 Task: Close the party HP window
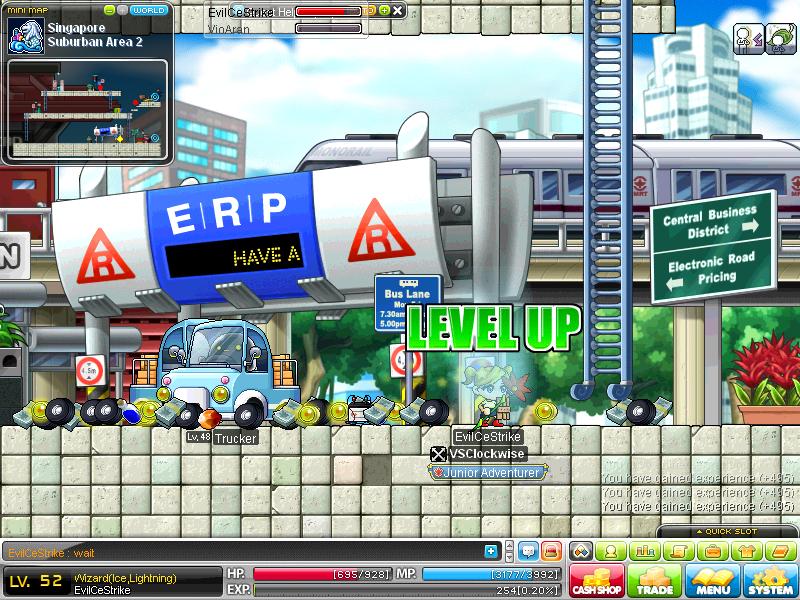click(x=398, y=11)
